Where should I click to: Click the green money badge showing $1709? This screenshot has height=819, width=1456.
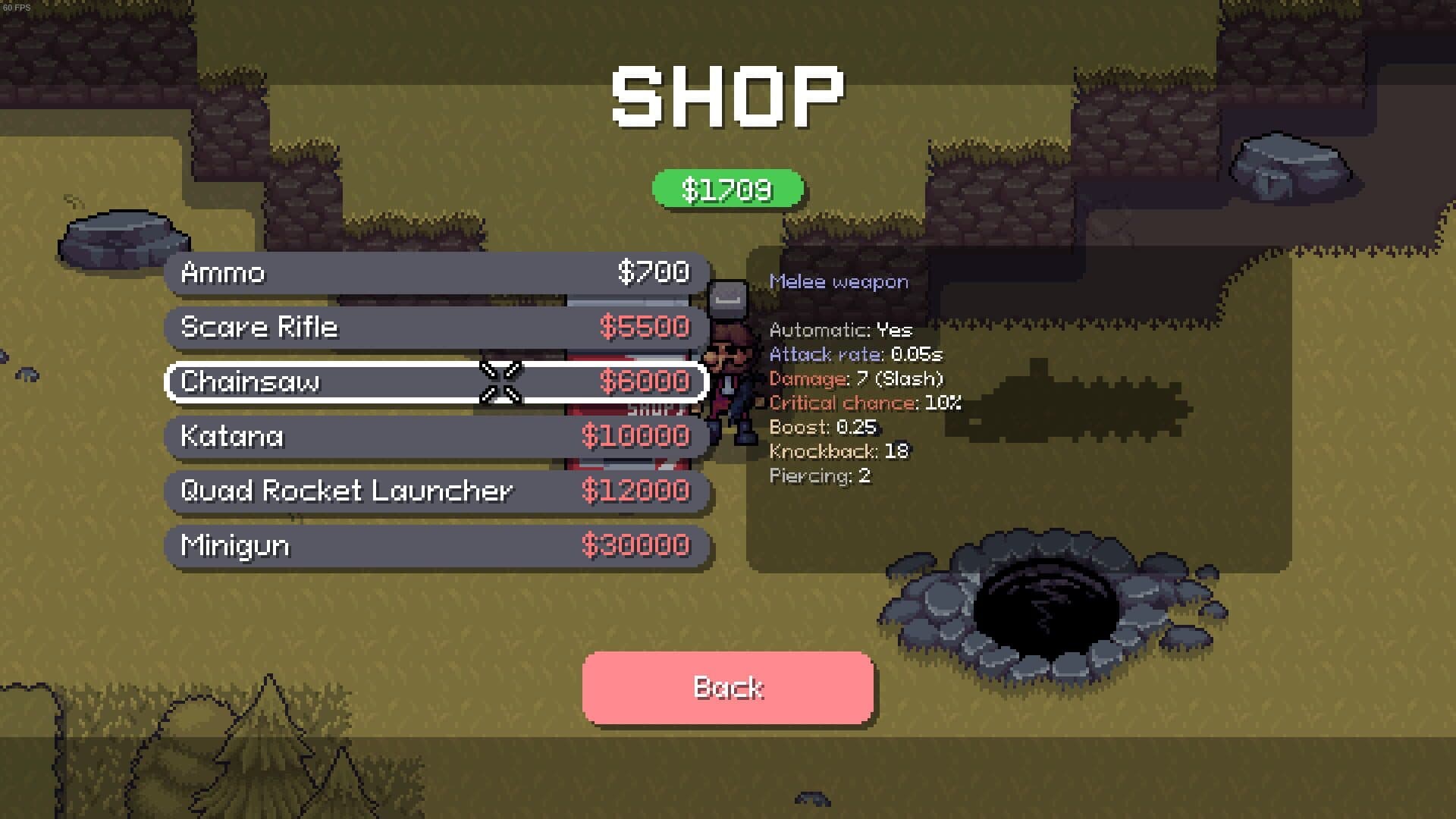coord(726,189)
